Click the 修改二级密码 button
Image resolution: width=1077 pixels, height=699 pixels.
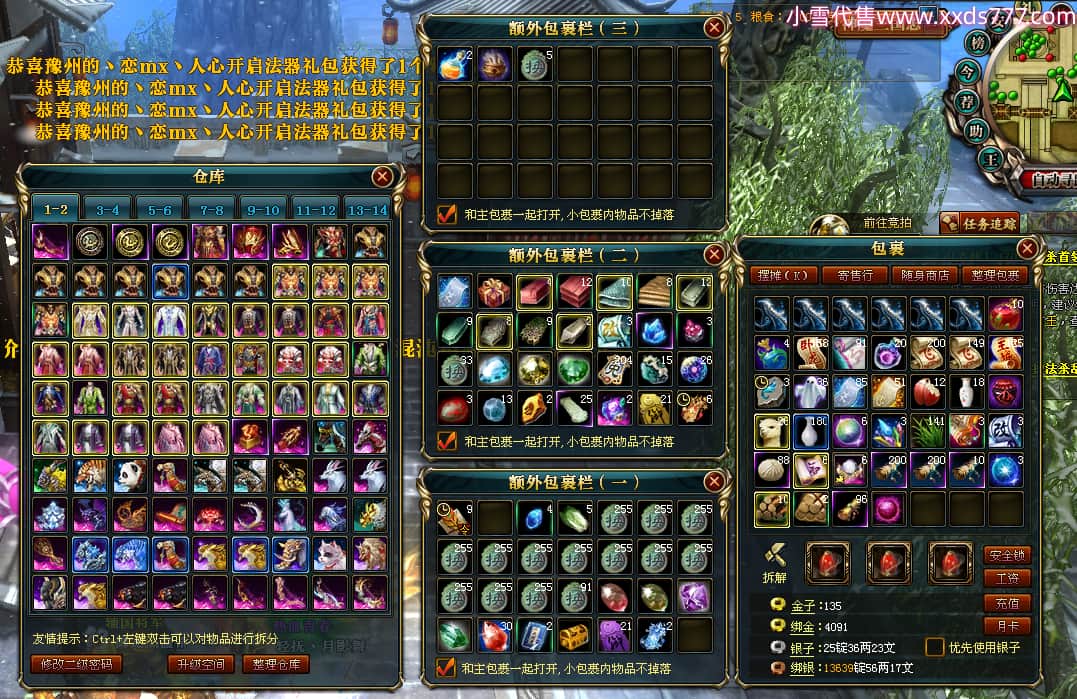(77, 664)
